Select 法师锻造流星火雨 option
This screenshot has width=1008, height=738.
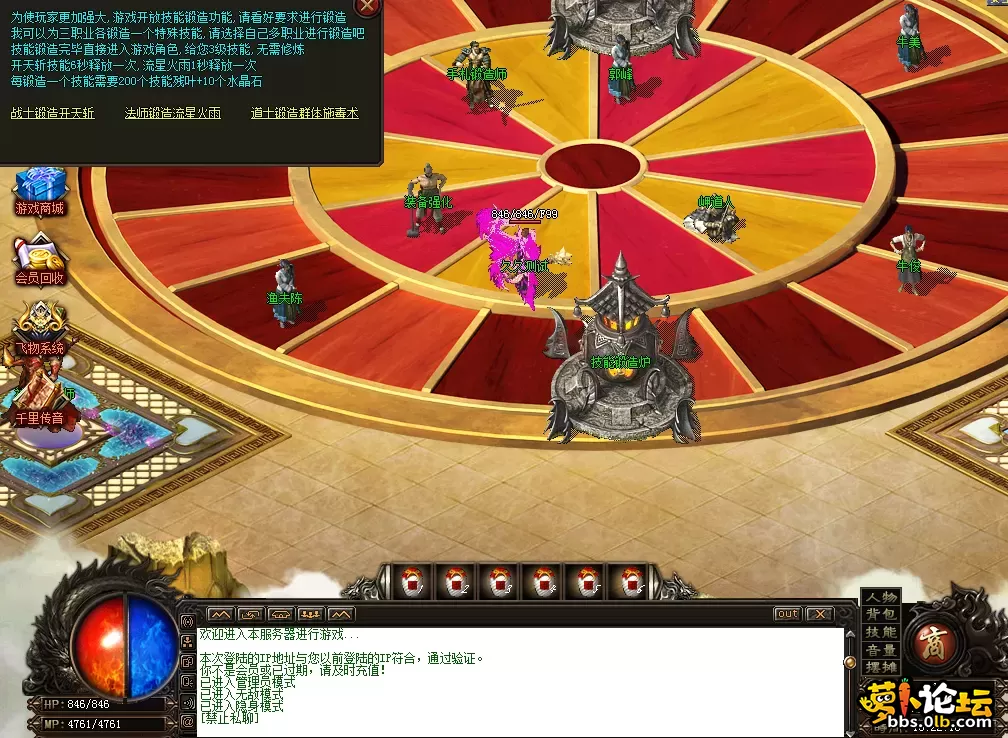[172, 114]
